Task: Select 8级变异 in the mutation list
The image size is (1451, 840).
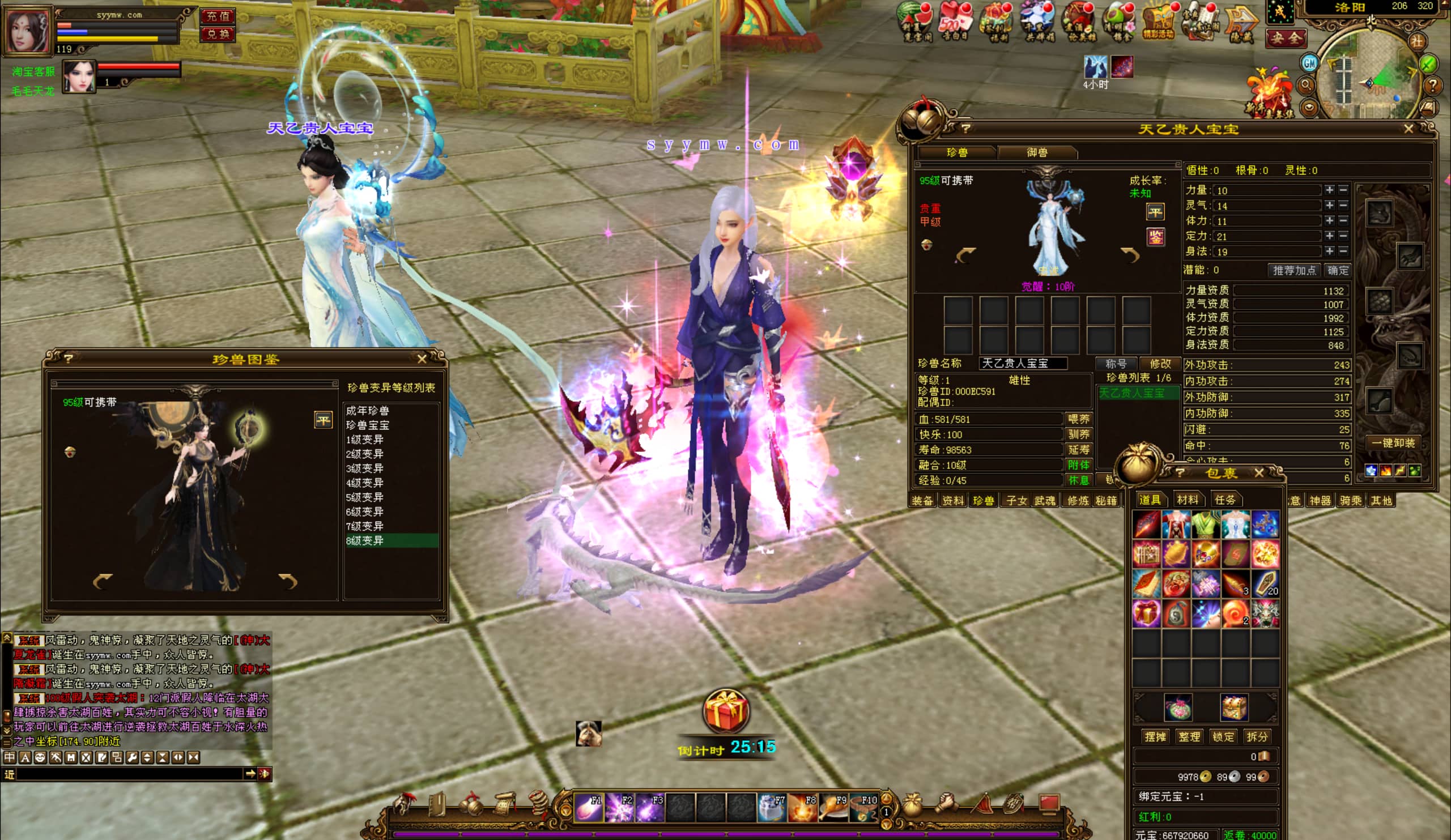Action: point(365,540)
